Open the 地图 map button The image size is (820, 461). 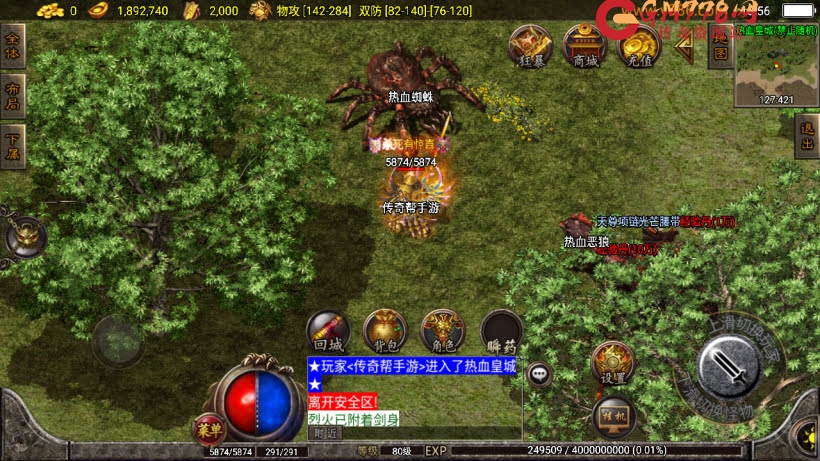click(x=719, y=47)
